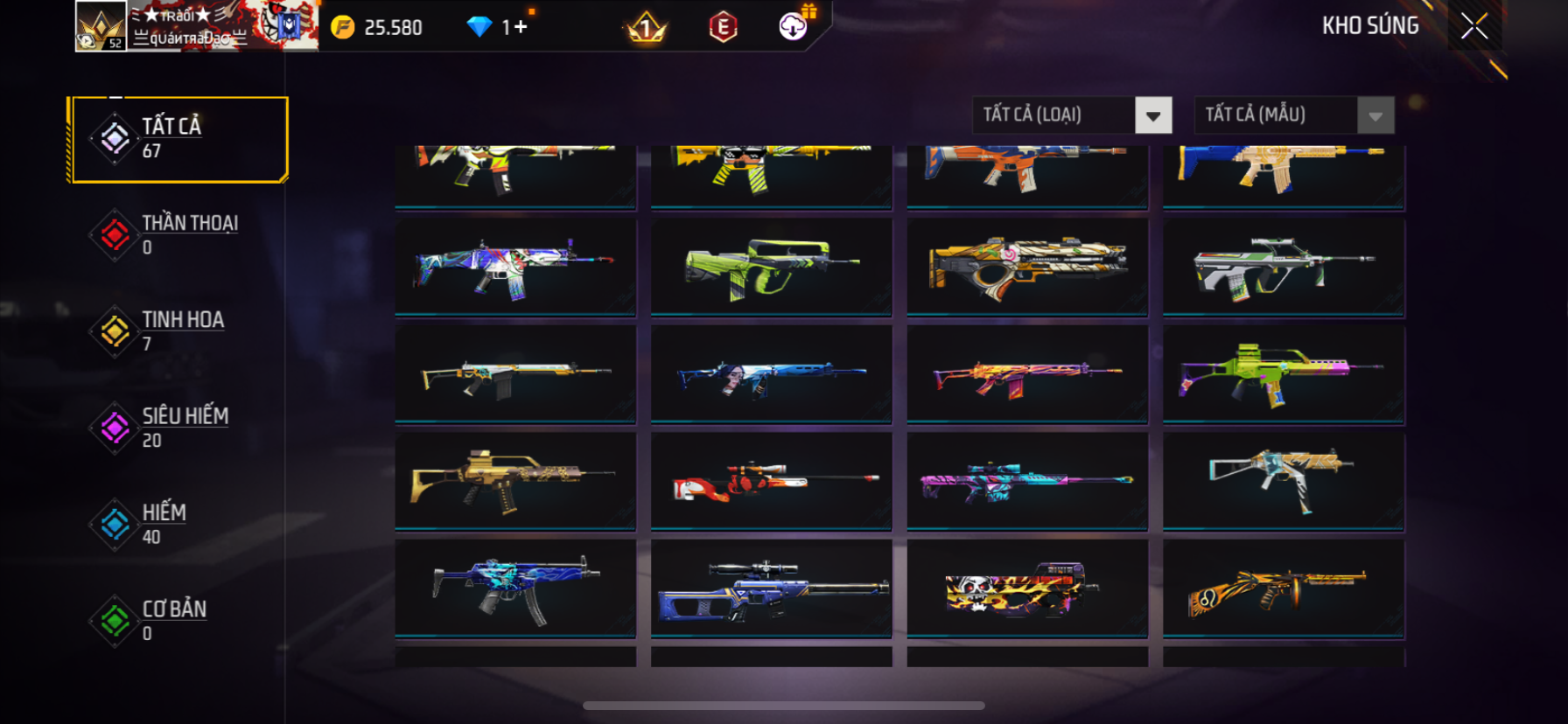Open the player profile avatar
The width and height of the screenshot is (1568, 724).
(x=101, y=26)
